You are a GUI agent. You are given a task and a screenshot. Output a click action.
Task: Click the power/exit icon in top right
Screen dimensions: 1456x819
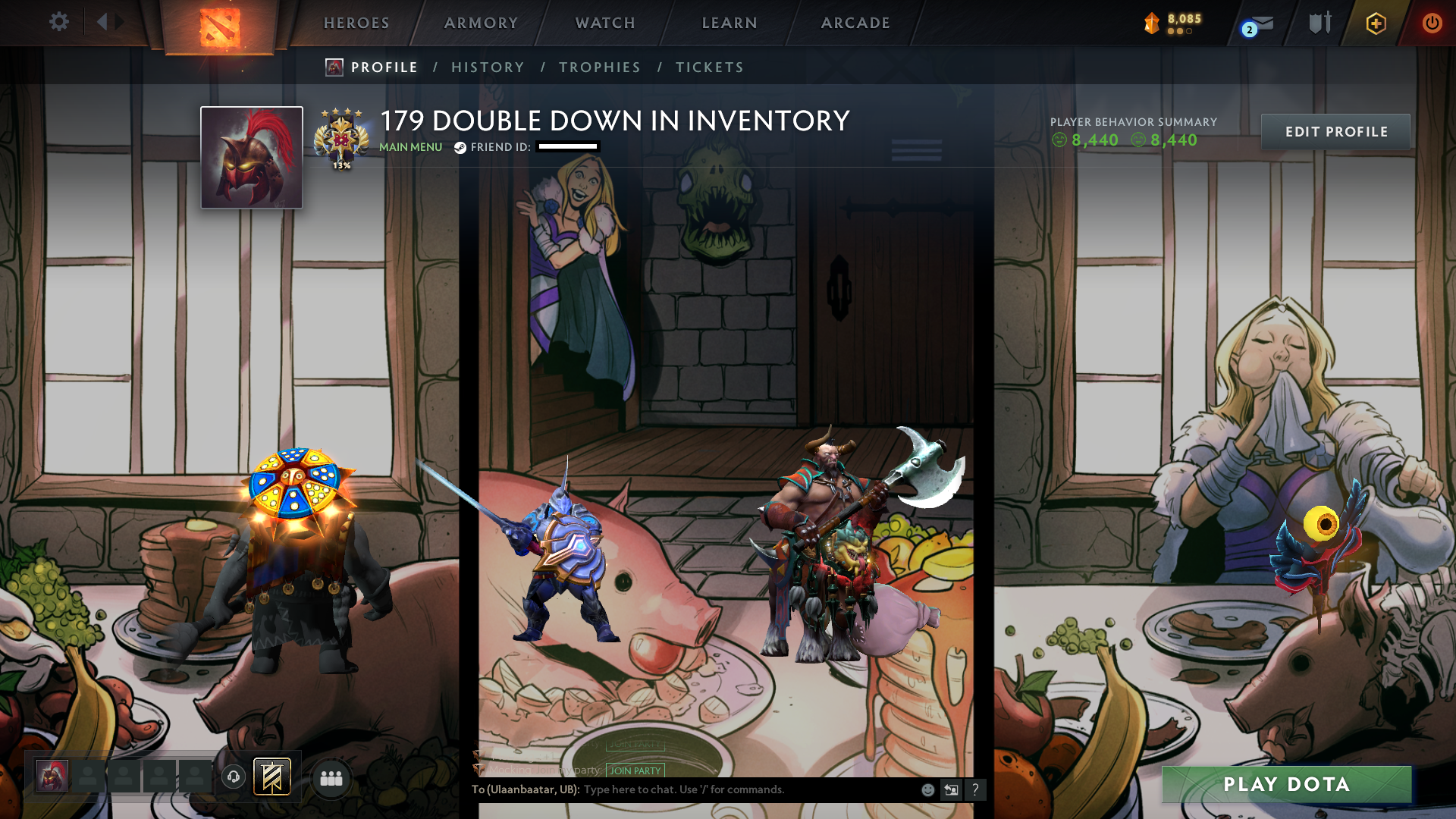(1432, 23)
